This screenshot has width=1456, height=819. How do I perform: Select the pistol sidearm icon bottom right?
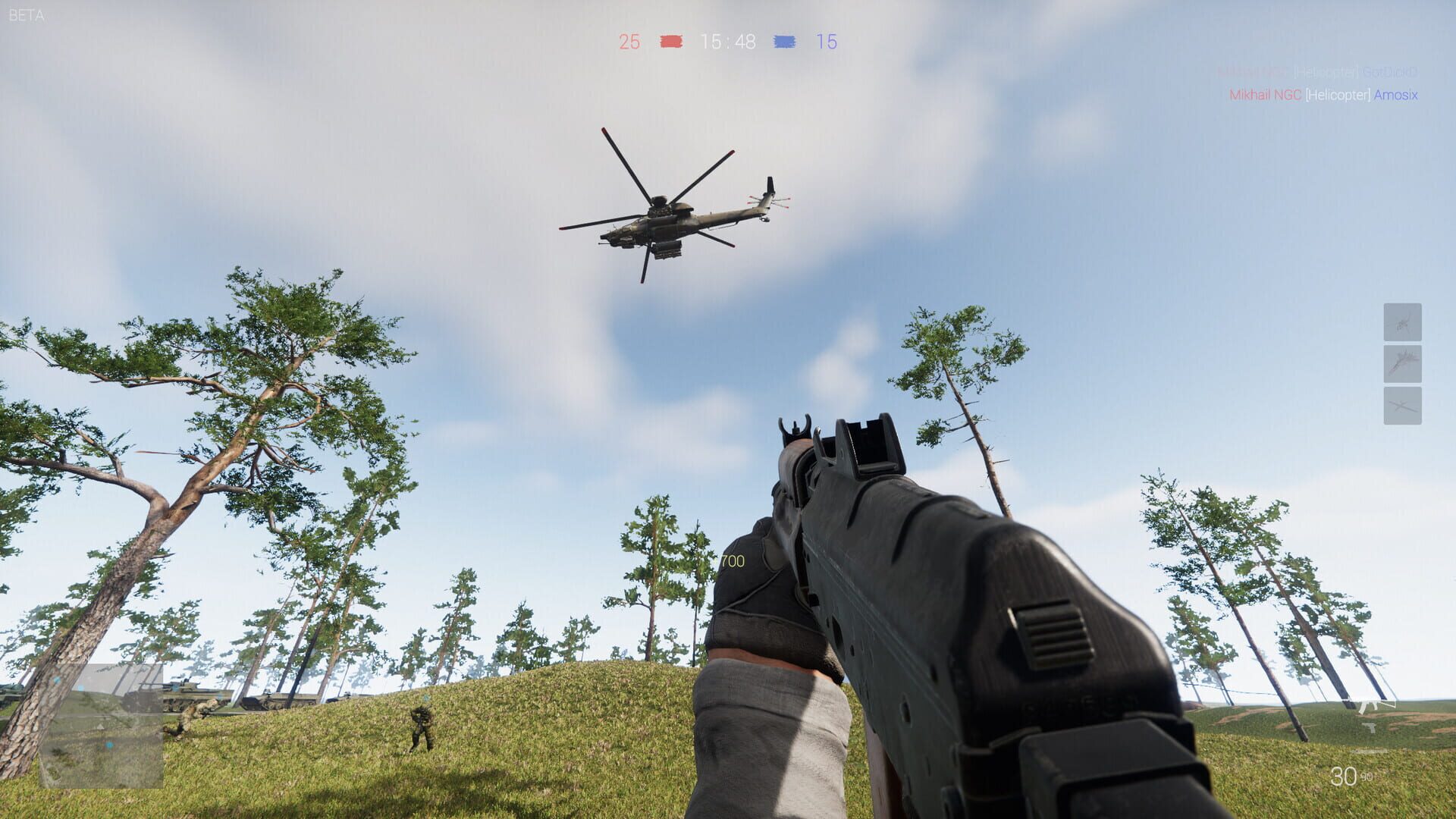tap(1370, 728)
